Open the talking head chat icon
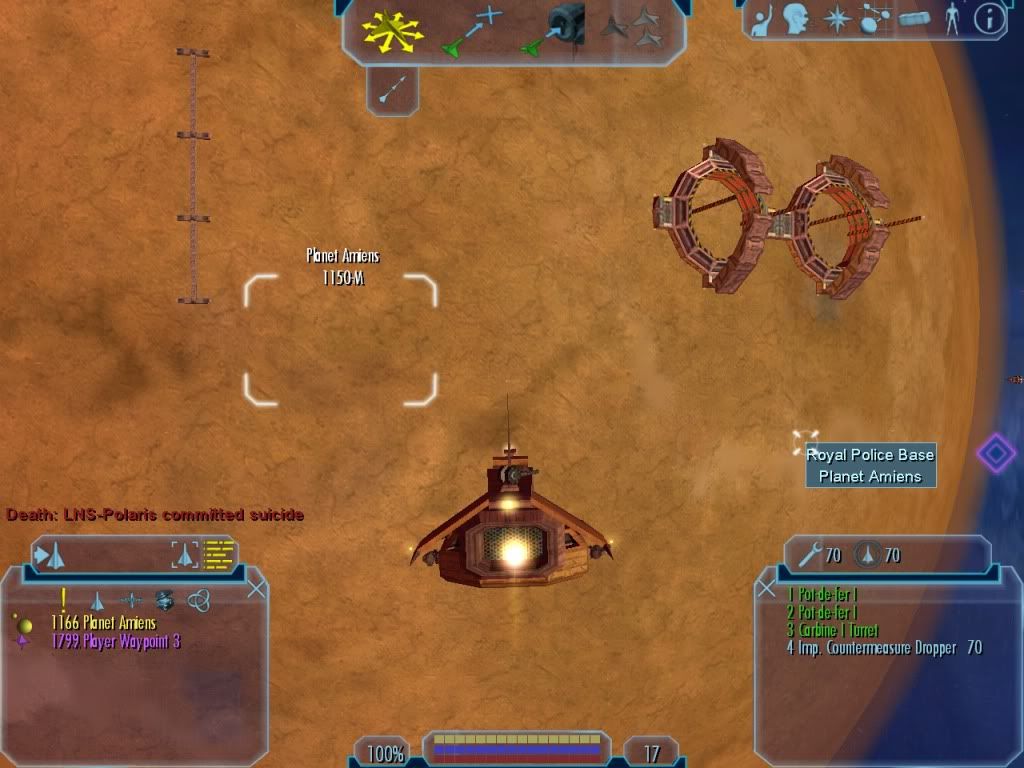 [x=797, y=19]
